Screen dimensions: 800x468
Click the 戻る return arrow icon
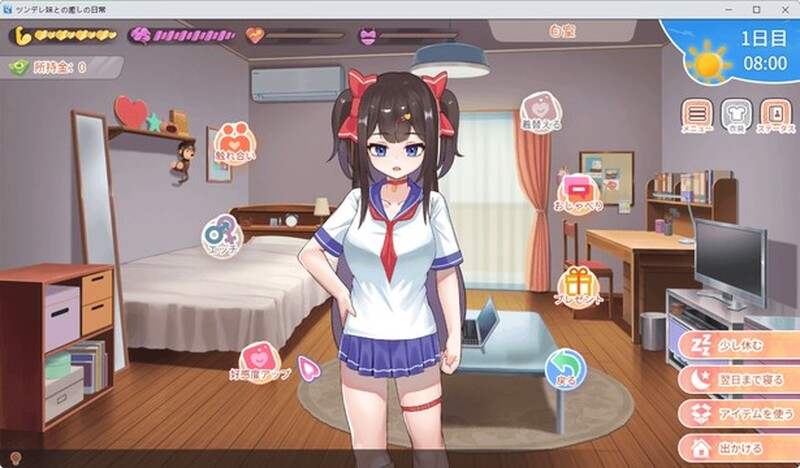pos(565,367)
